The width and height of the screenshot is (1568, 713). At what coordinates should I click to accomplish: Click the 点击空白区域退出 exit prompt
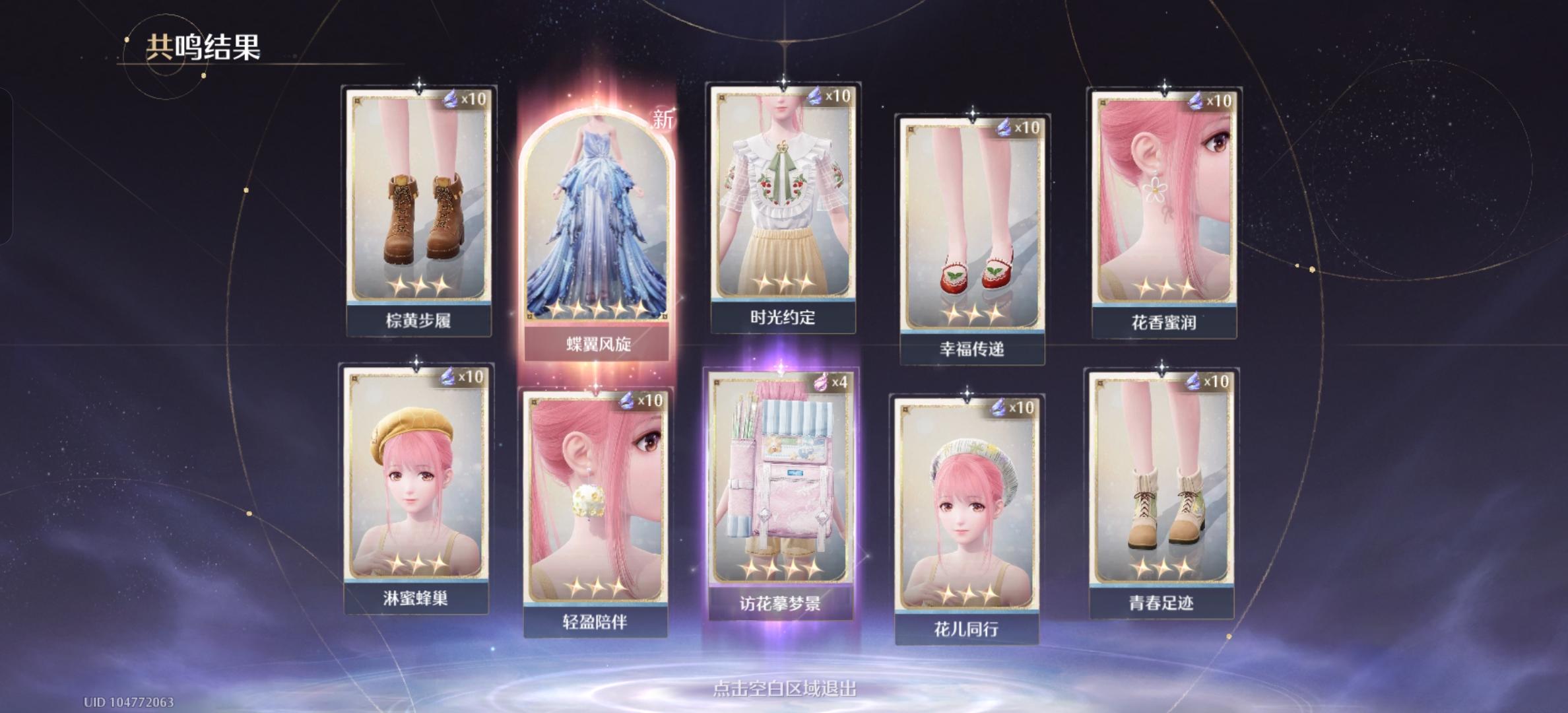pos(783,688)
